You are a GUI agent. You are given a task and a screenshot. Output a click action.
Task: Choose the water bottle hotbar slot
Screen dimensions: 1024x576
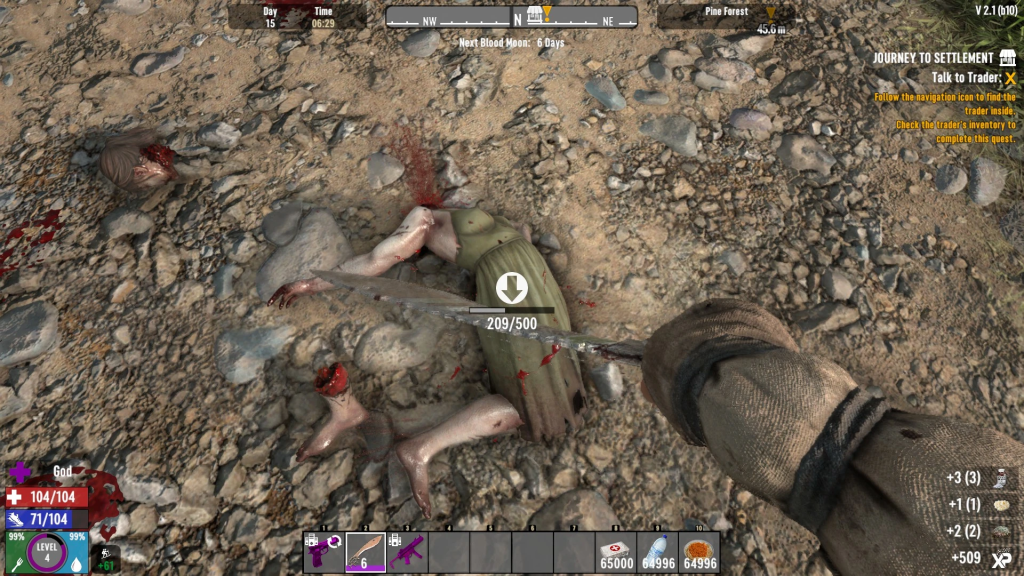(657, 552)
